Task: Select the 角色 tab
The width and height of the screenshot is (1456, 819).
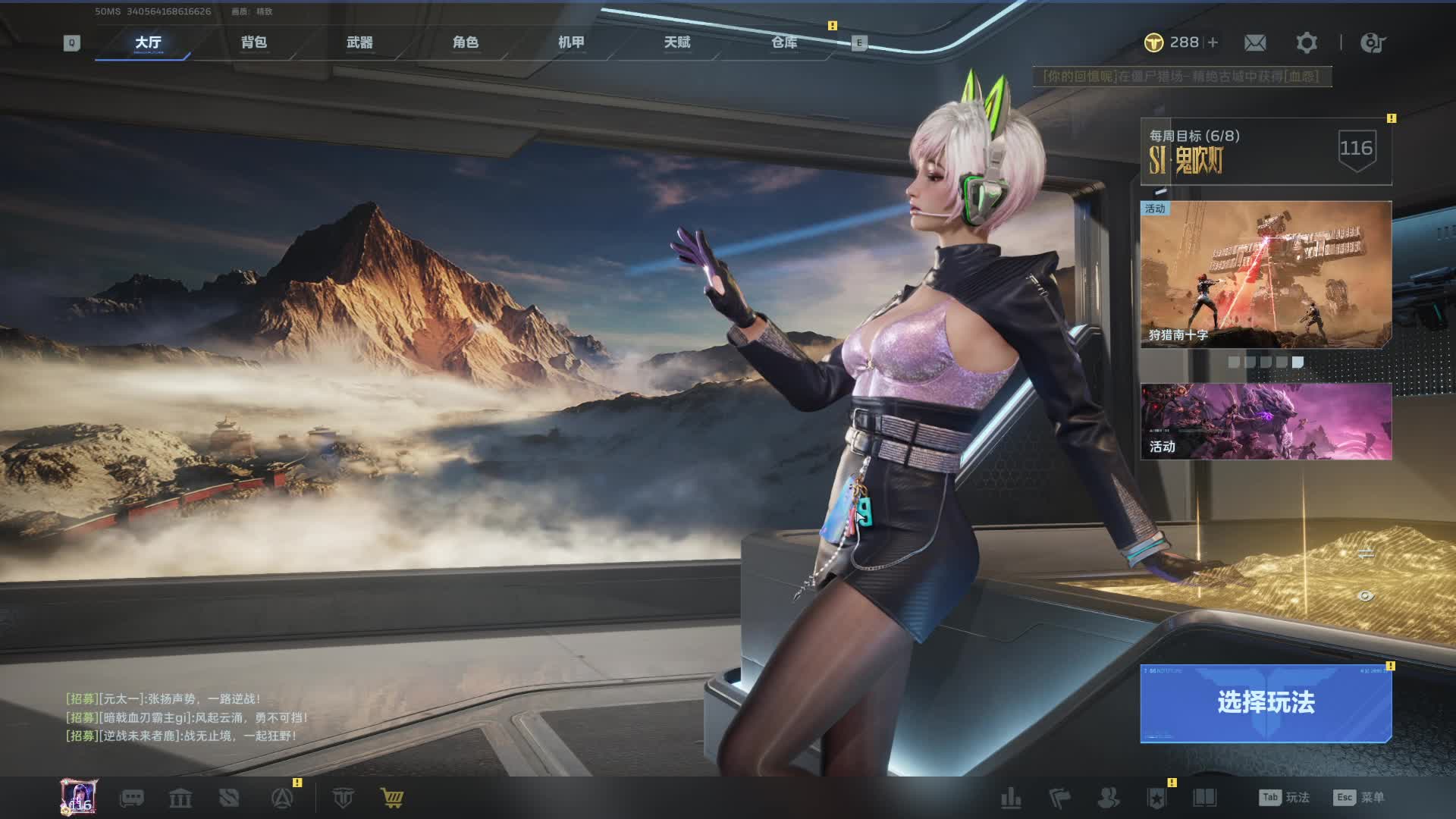Action: click(466, 42)
